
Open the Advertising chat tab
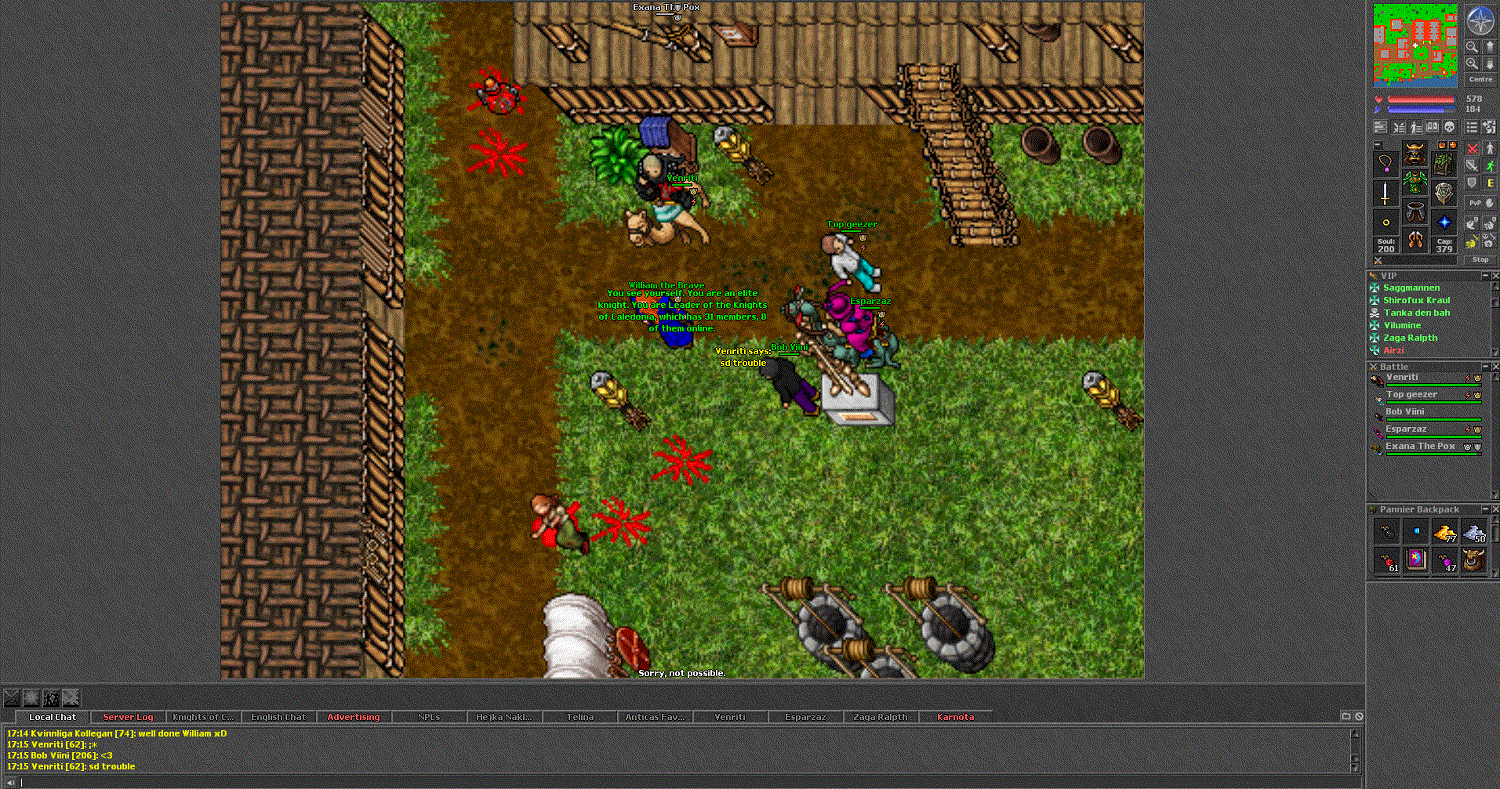[353, 717]
